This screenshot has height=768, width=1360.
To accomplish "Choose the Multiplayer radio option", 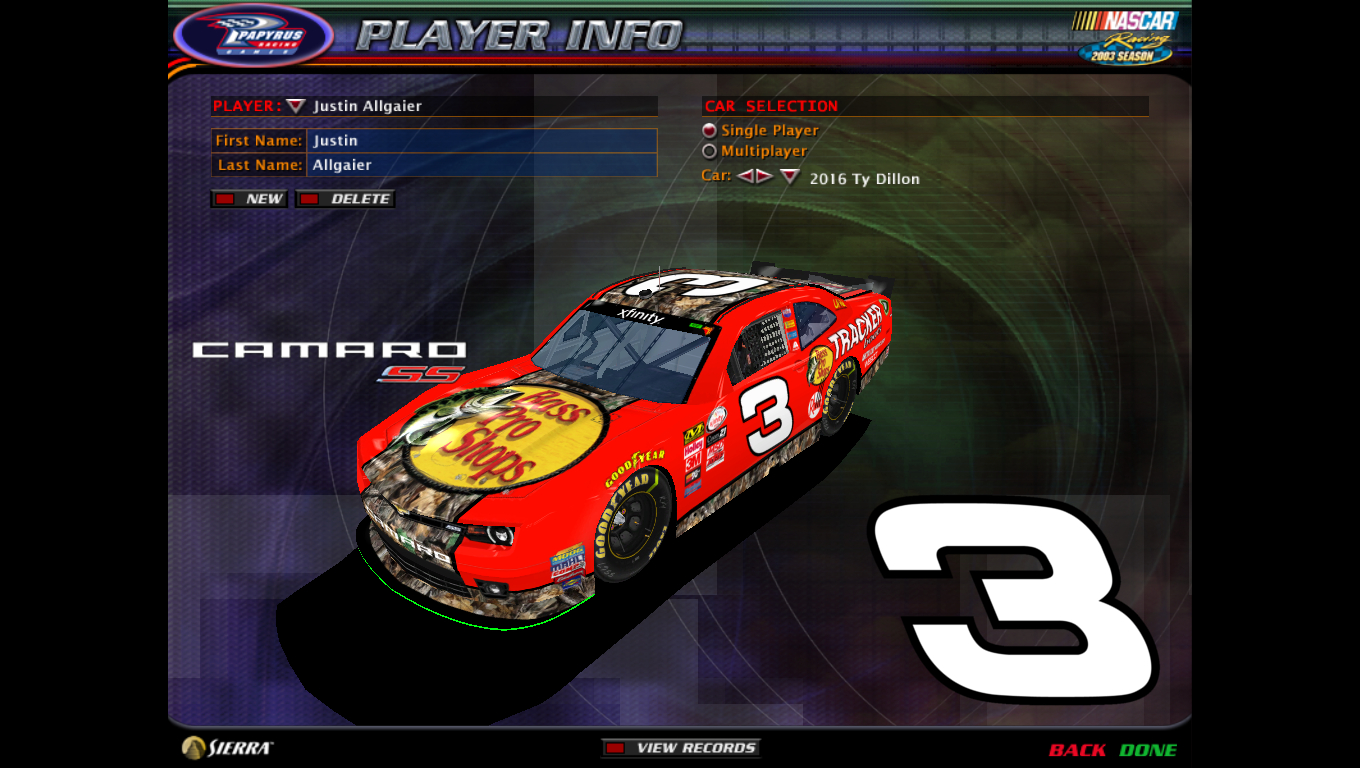I will 709,151.
